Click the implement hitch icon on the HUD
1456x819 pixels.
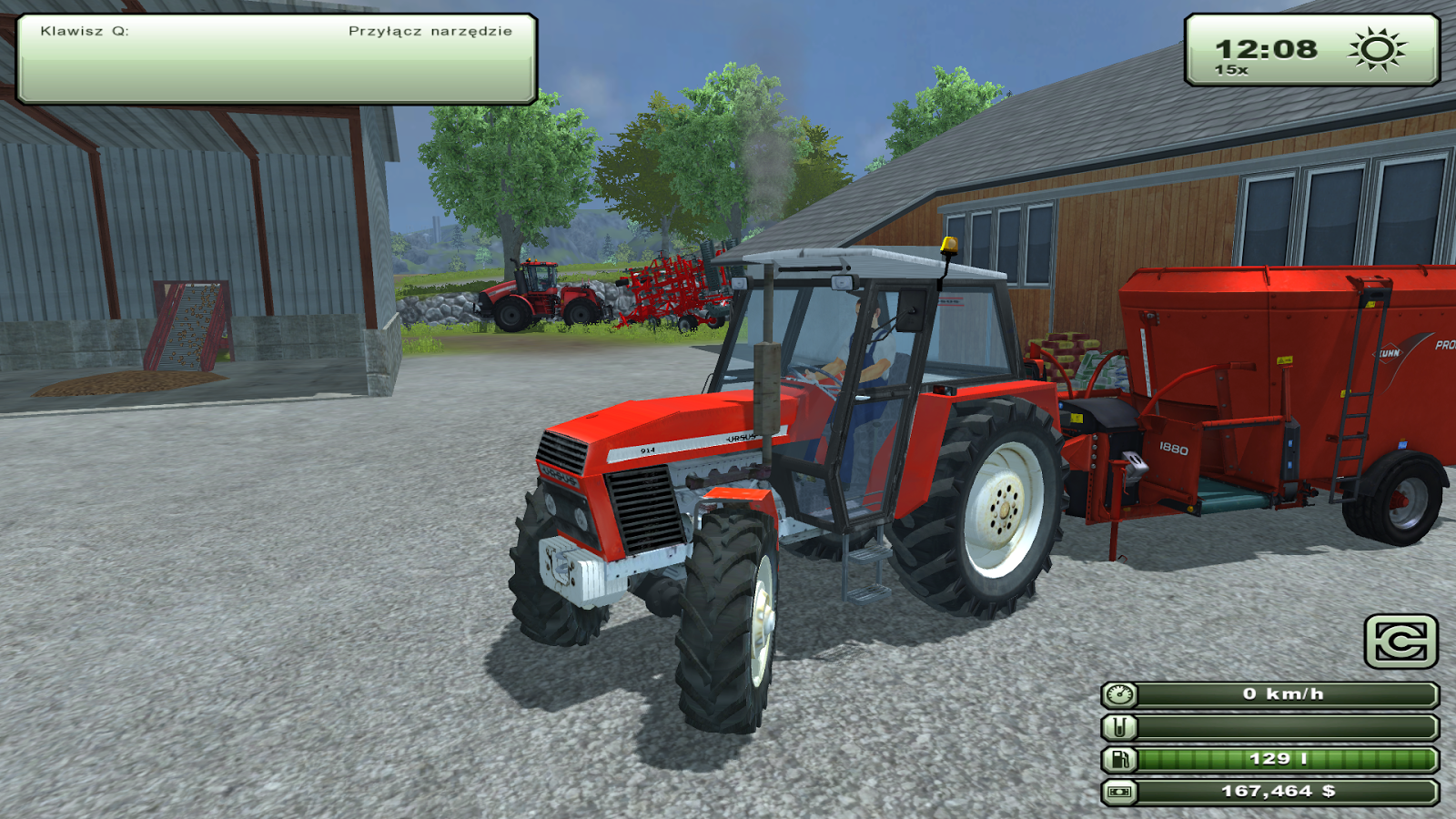click(1121, 725)
